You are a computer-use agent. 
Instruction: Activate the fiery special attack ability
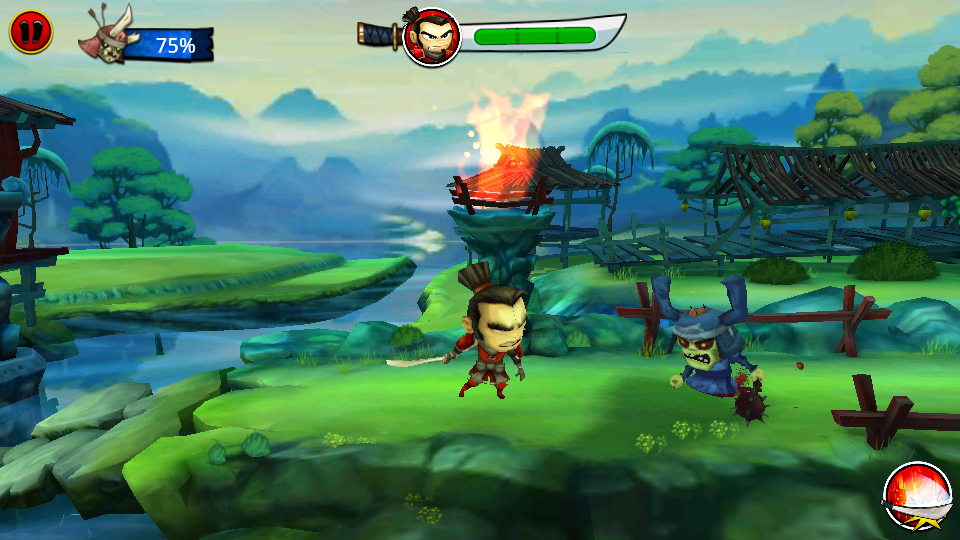coord(916,496)
